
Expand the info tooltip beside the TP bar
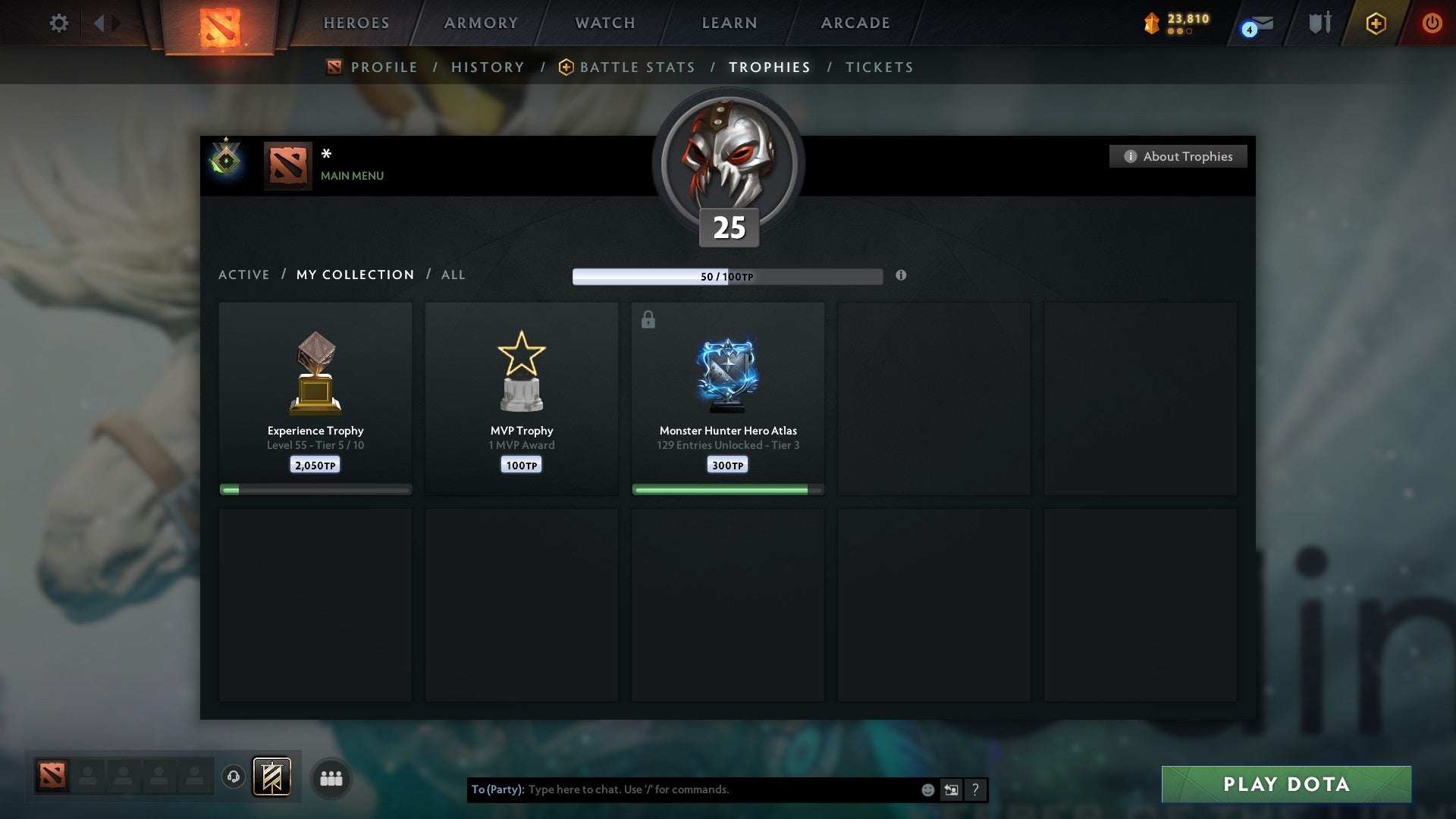(900, 276)
